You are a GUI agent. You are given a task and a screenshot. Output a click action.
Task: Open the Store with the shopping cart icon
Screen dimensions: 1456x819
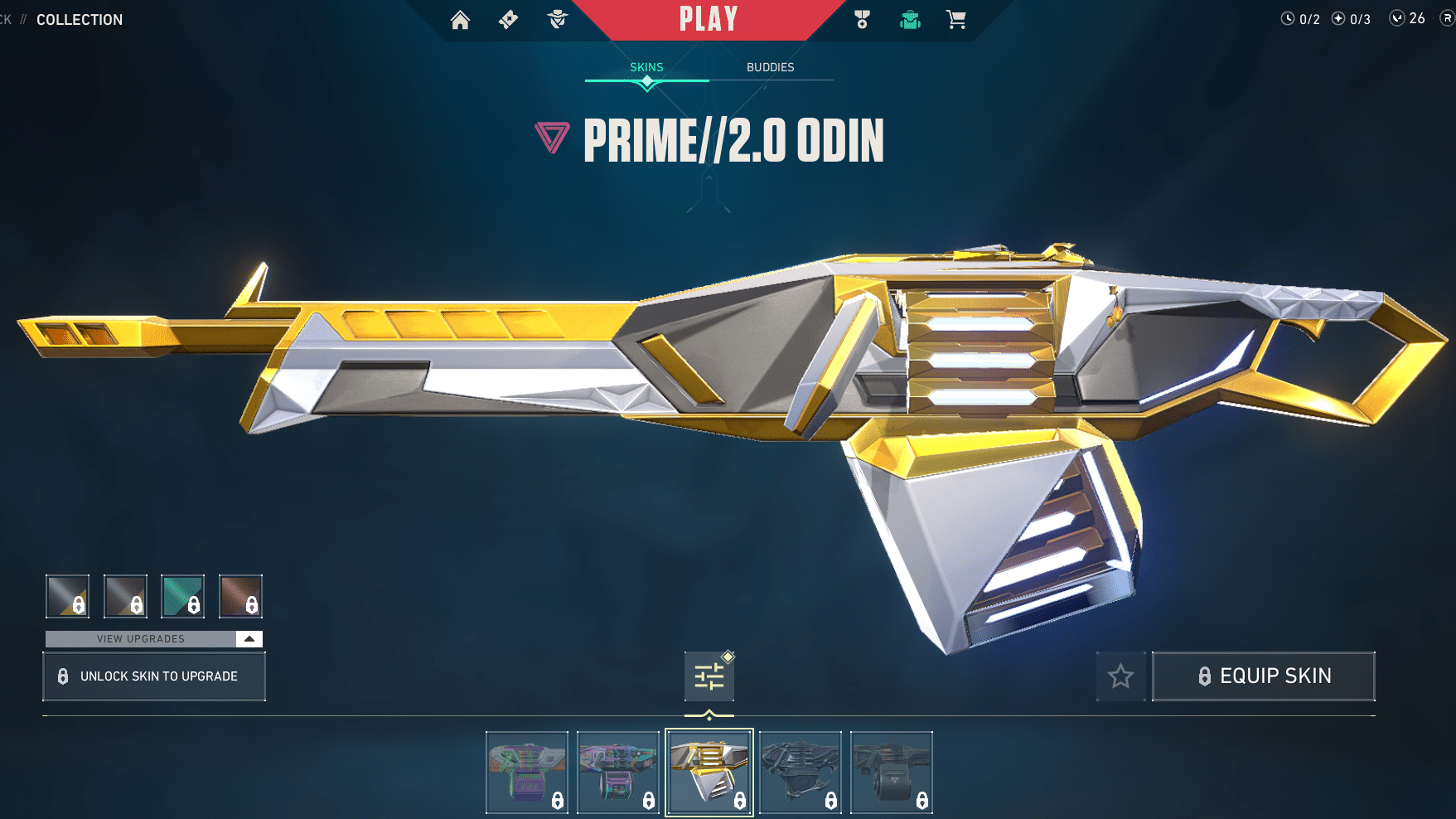(957, 18)
